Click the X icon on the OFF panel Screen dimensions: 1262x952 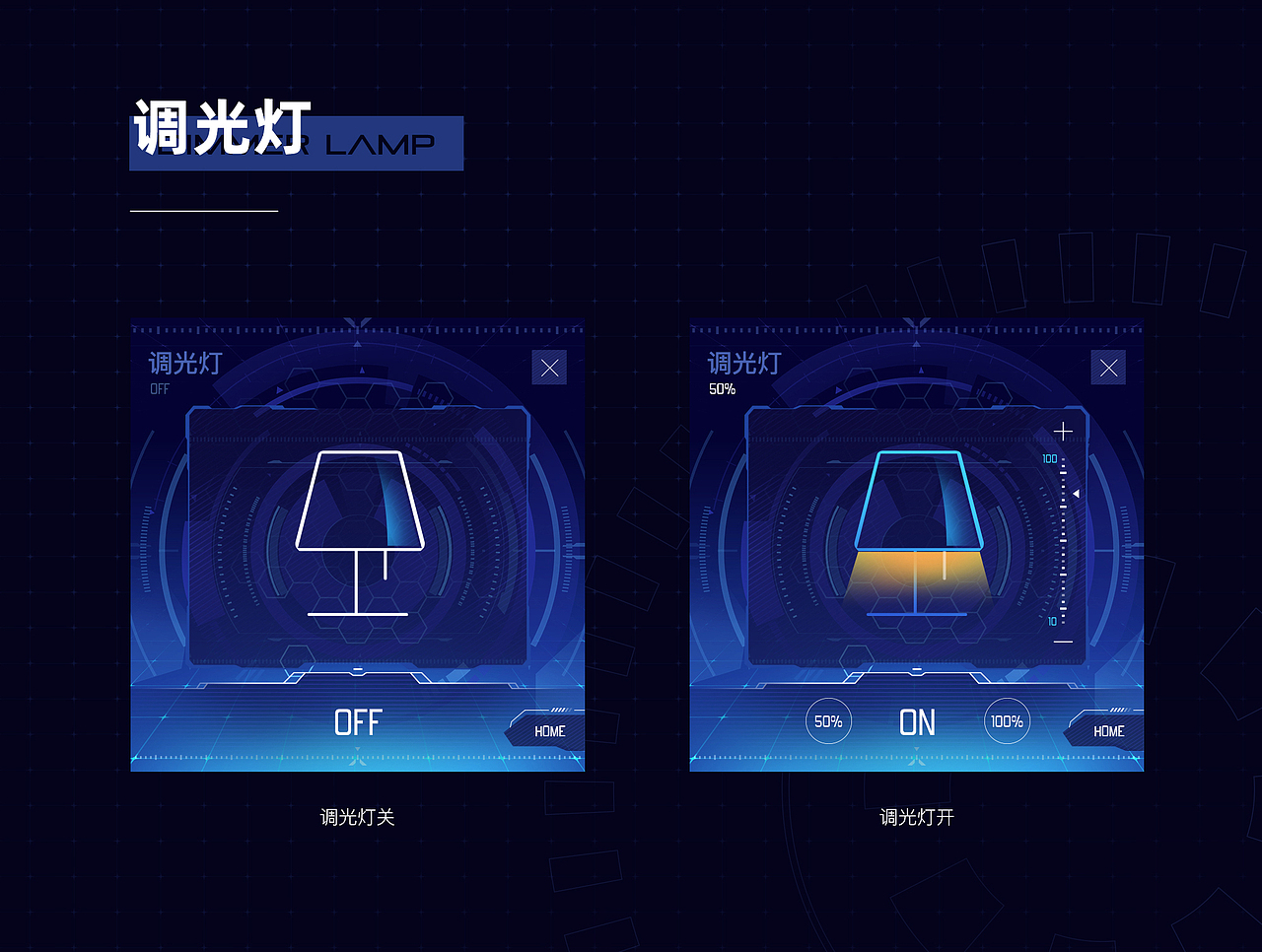(x=549, y=367)
